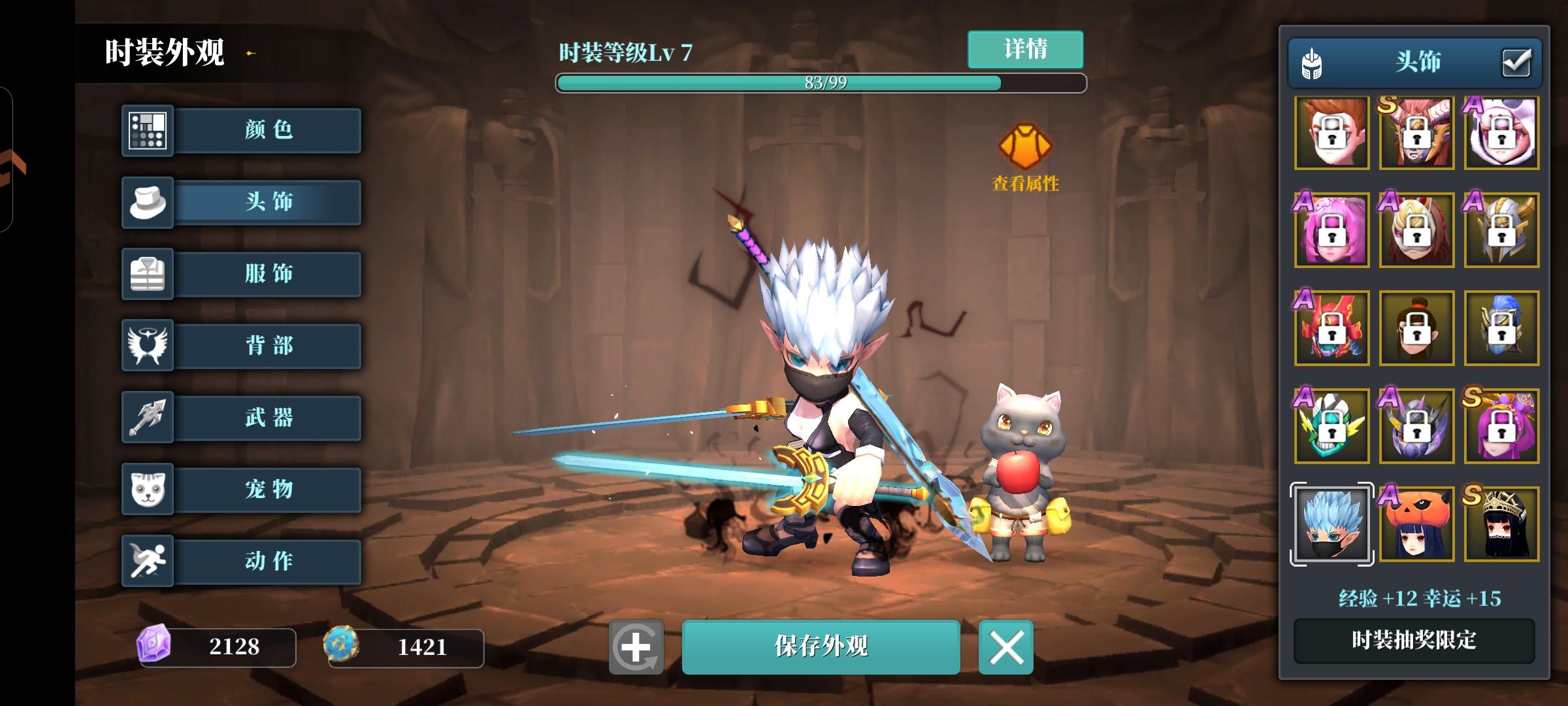Select the 动作 action runner icon
Viewport: 1568px width, 706px height.
(147, 562)
